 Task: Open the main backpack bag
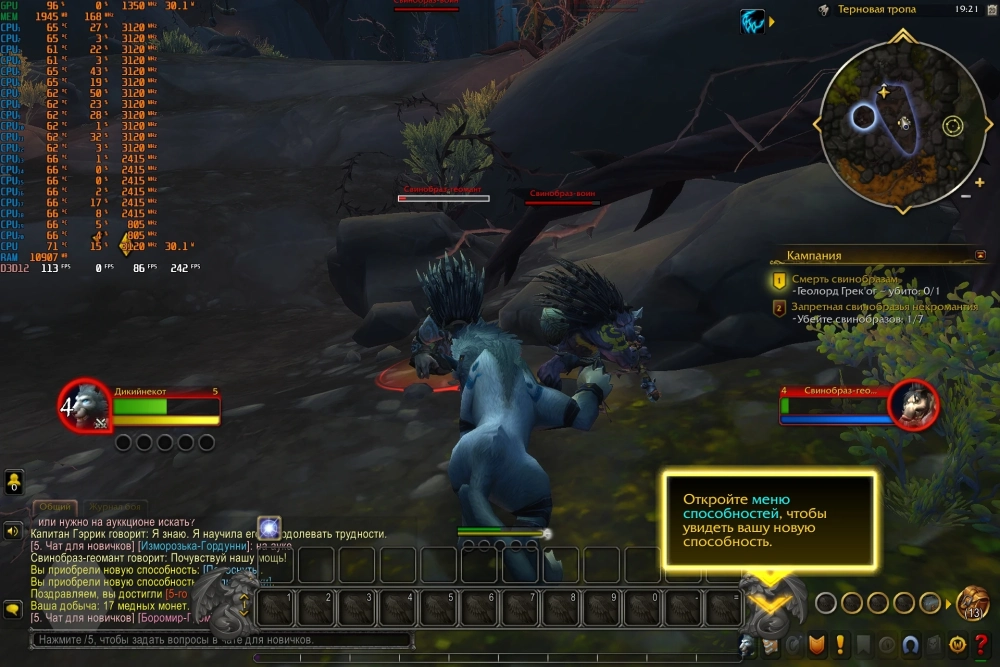(x=972, y=603)
